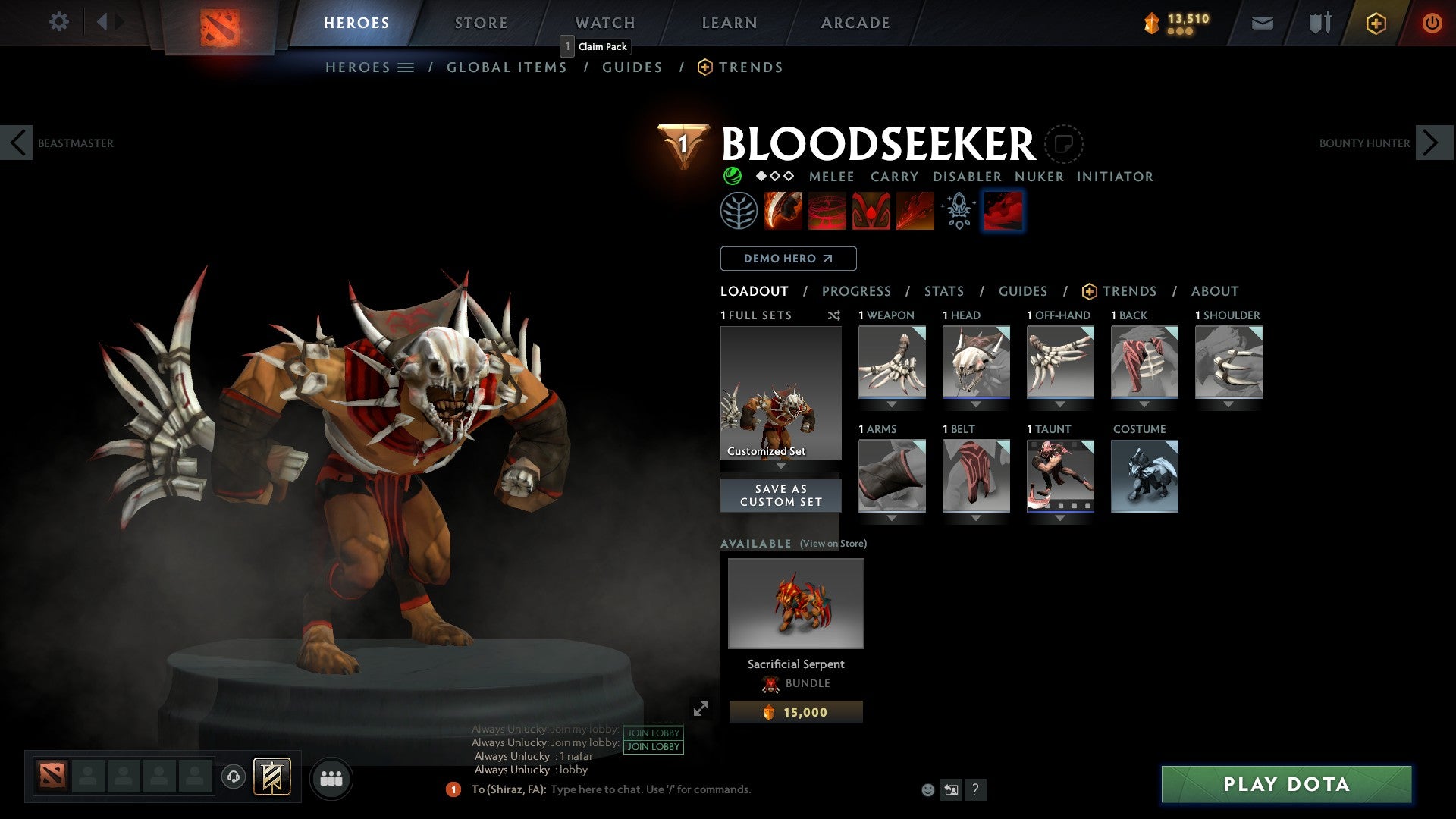The image size is (1456, 819).
Task: Click the View on Store link
Action: pos(833,544)
